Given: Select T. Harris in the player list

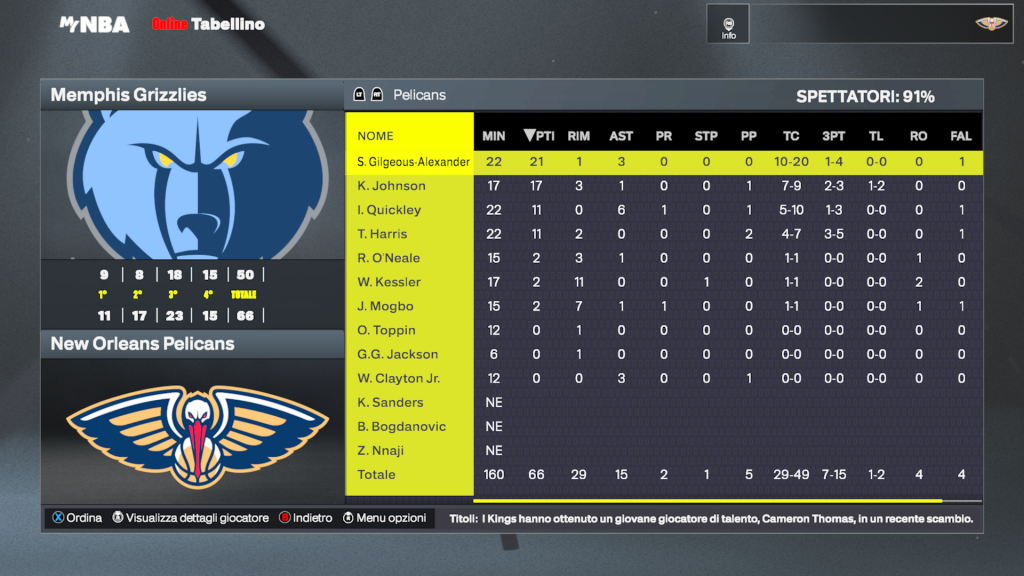Looking at the screenshot, I should pyautogui.click(x=382, y=234).
